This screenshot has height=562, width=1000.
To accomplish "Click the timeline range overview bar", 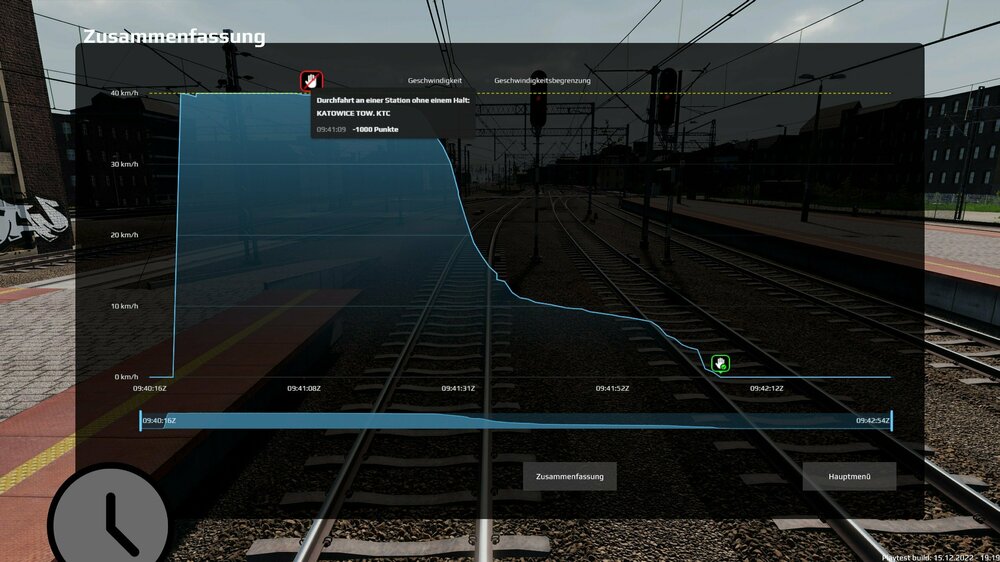I will pos(515,421).
